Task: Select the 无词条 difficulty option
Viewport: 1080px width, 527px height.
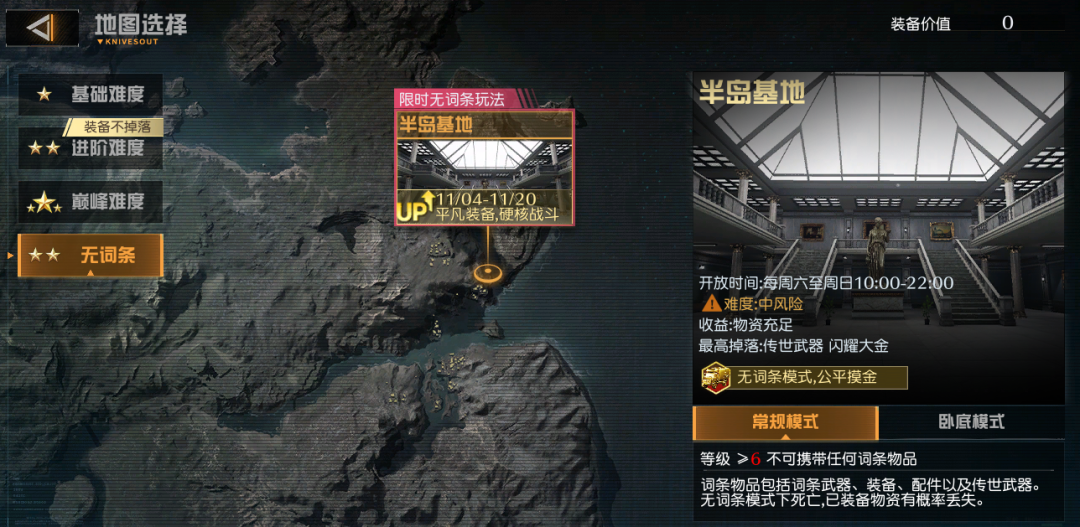Action: 90,255
